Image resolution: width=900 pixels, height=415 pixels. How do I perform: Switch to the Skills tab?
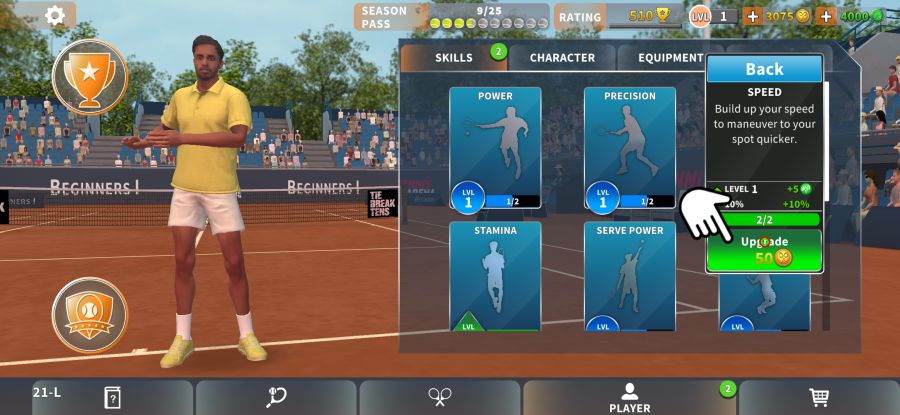[454, 58]
